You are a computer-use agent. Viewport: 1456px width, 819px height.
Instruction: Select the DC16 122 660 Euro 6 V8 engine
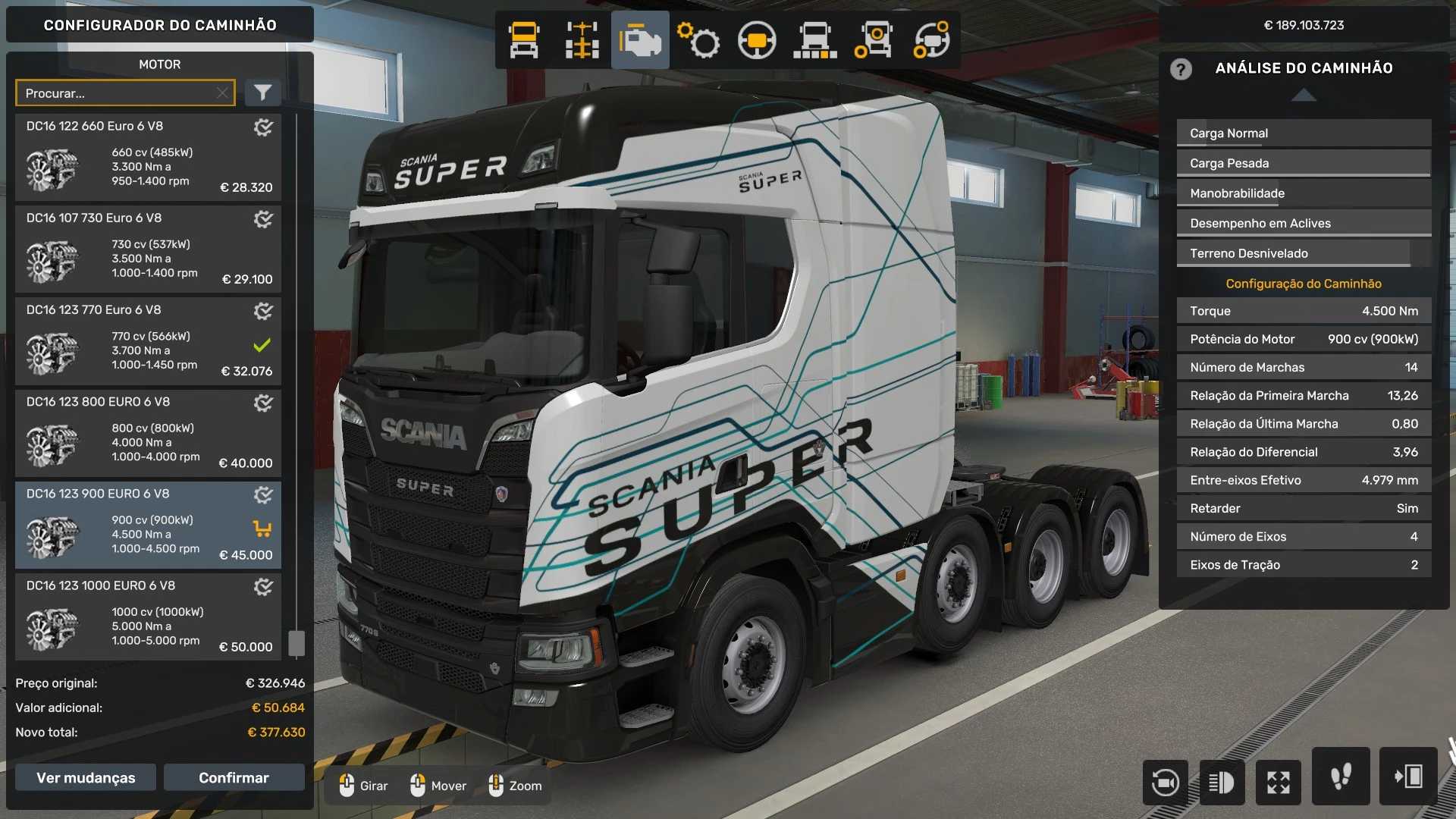(x=148, y=158)
